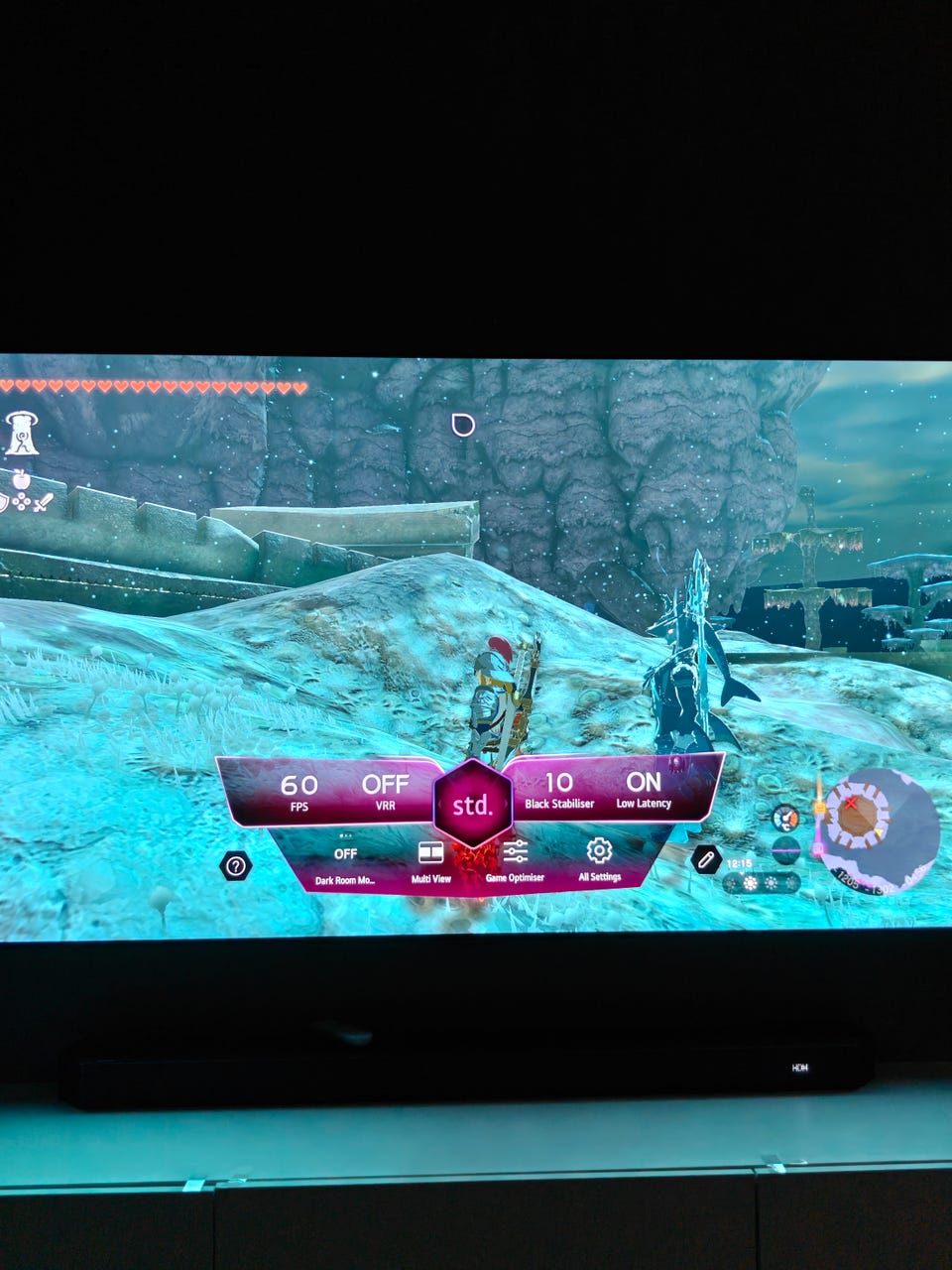This screenshot has width=952, height=1270.
Task: Open the weather forecast strip
Action: (x=762, y=883)
